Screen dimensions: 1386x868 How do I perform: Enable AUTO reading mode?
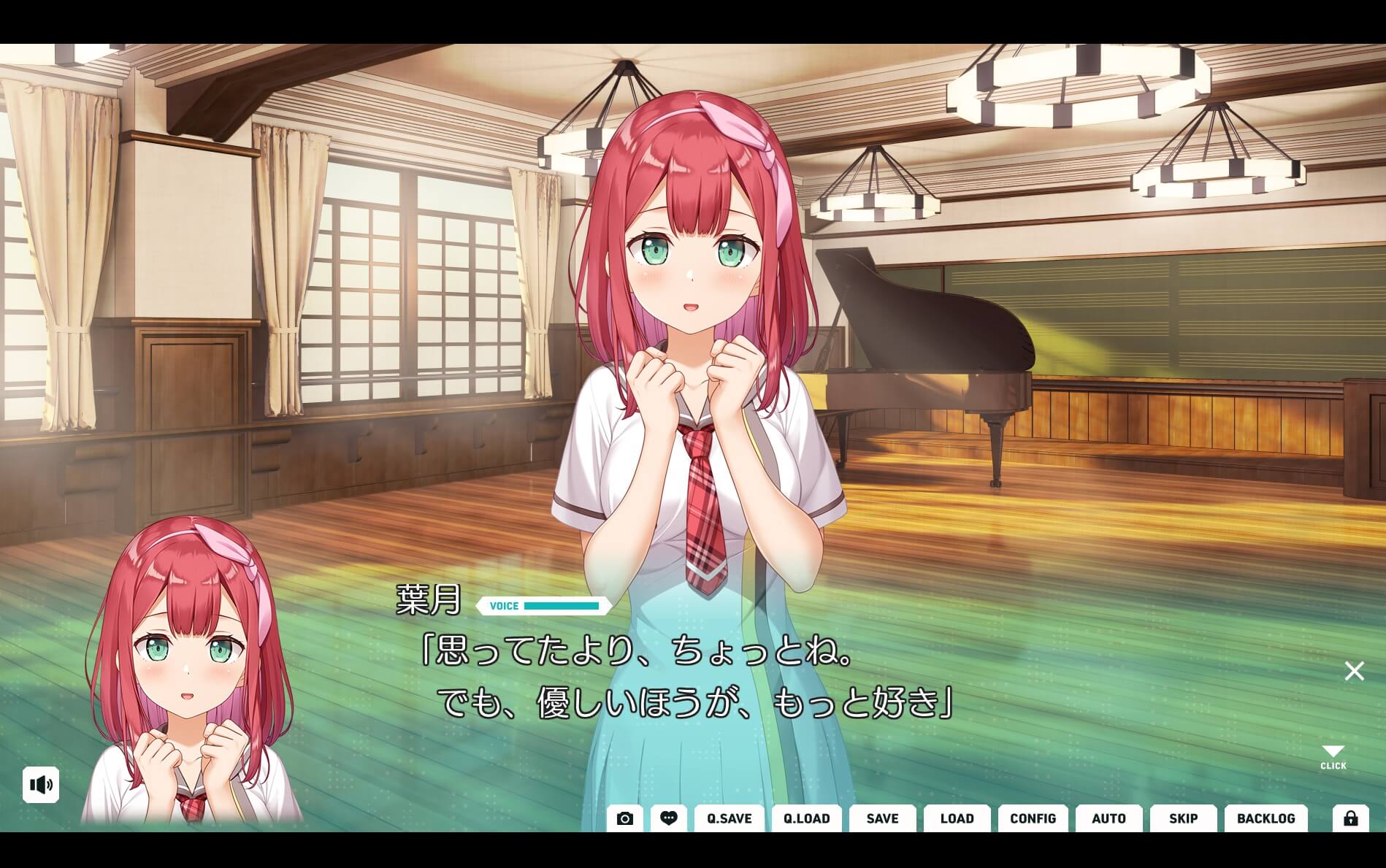pyautogui.click(x=1109, y=818)
